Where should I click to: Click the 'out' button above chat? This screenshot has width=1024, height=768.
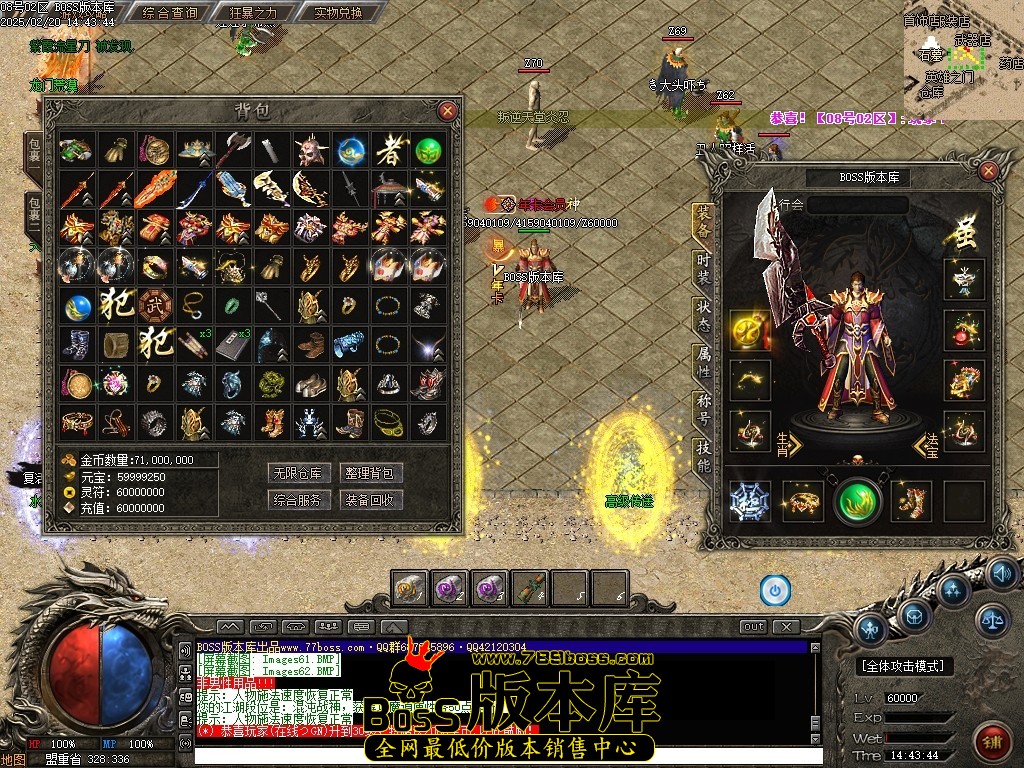pyautogui.click(x=753, y=627)
